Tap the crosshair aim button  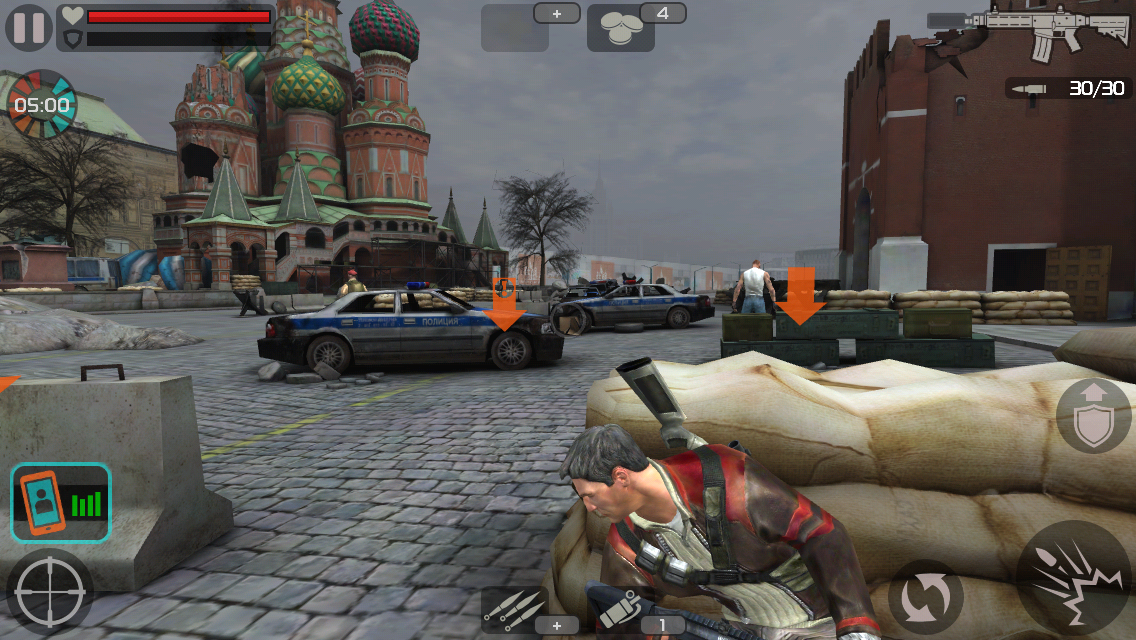coord(49,592)
